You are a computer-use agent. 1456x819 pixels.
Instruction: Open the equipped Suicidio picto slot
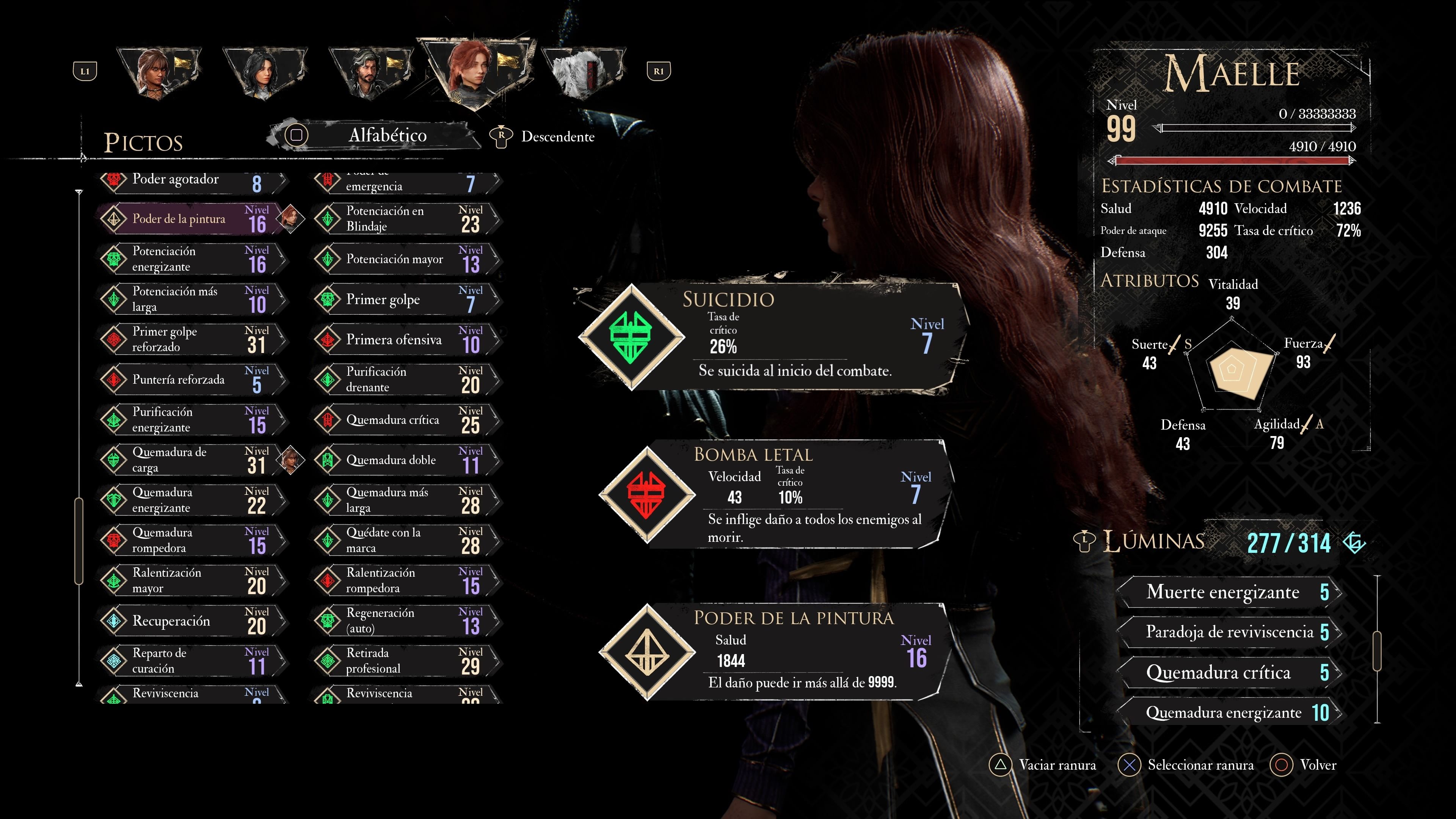[772, 337]
